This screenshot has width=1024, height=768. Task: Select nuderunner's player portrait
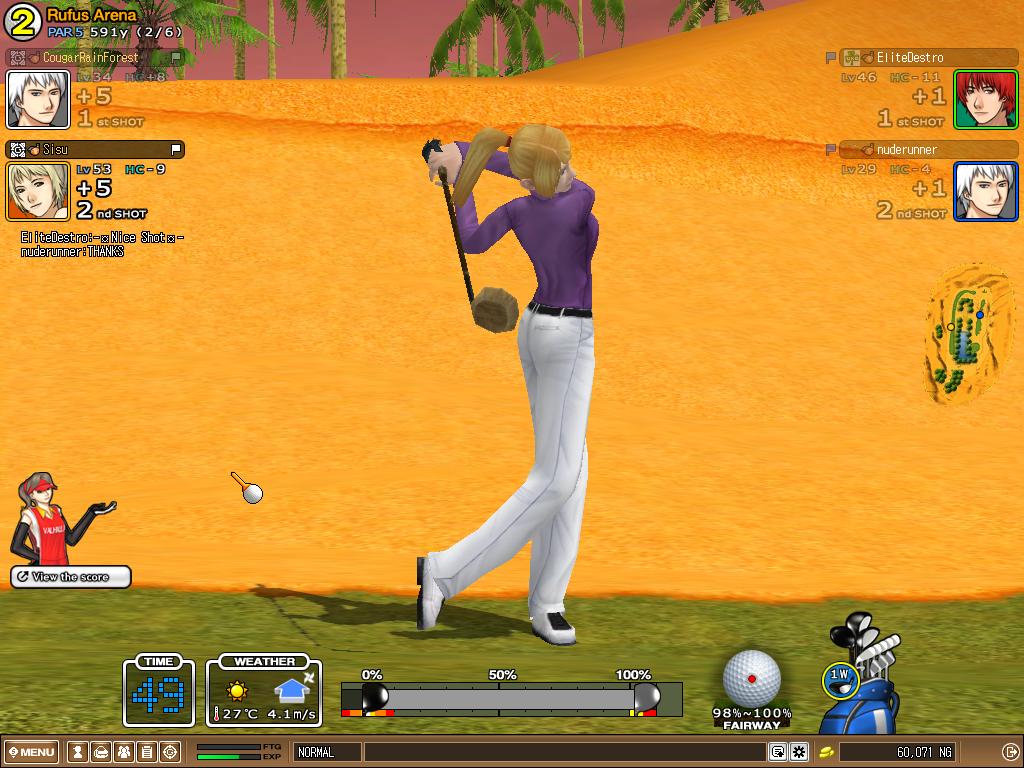point(985,191)
